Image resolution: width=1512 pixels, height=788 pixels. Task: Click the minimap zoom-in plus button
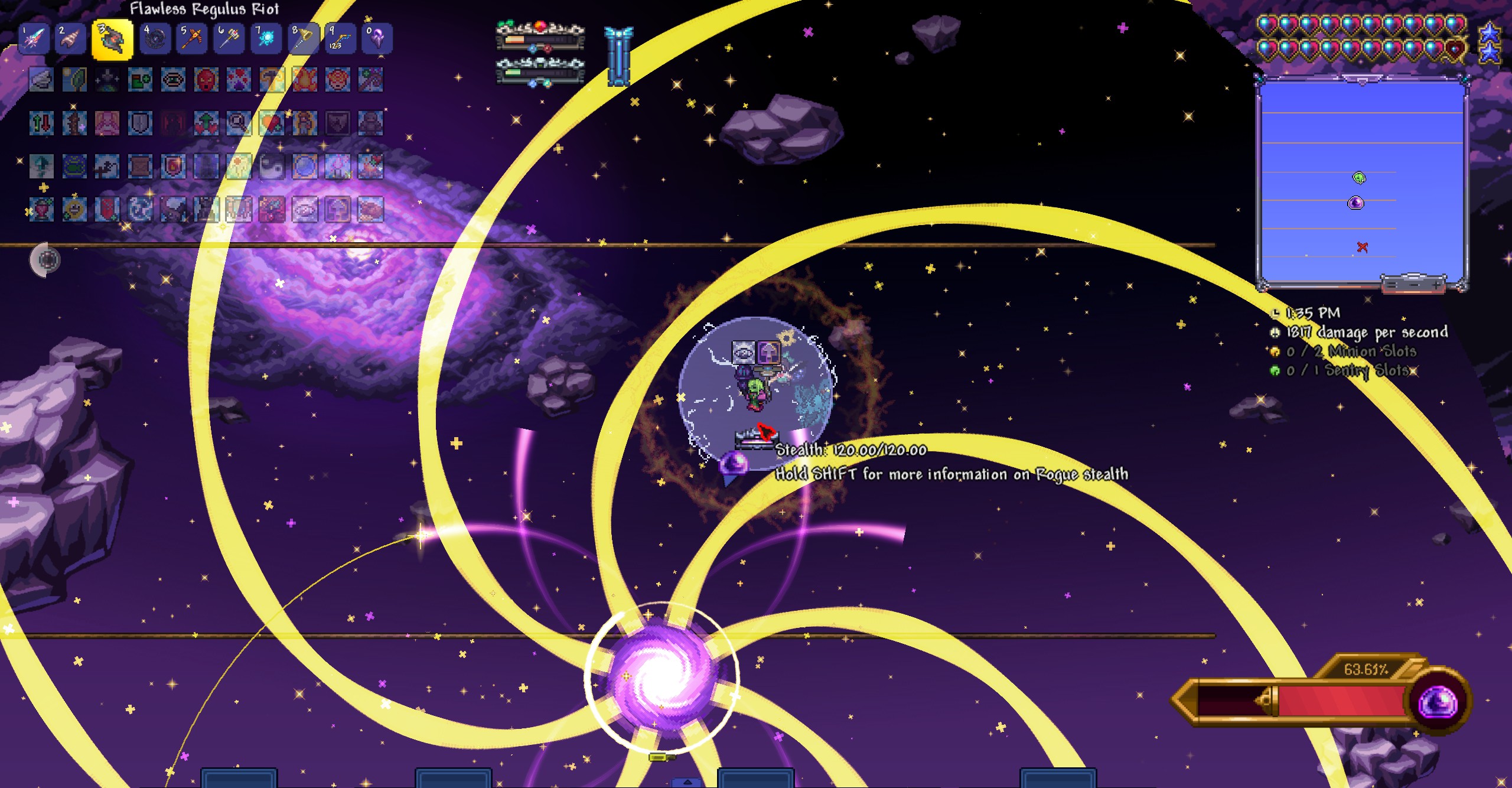[1436, 285]
